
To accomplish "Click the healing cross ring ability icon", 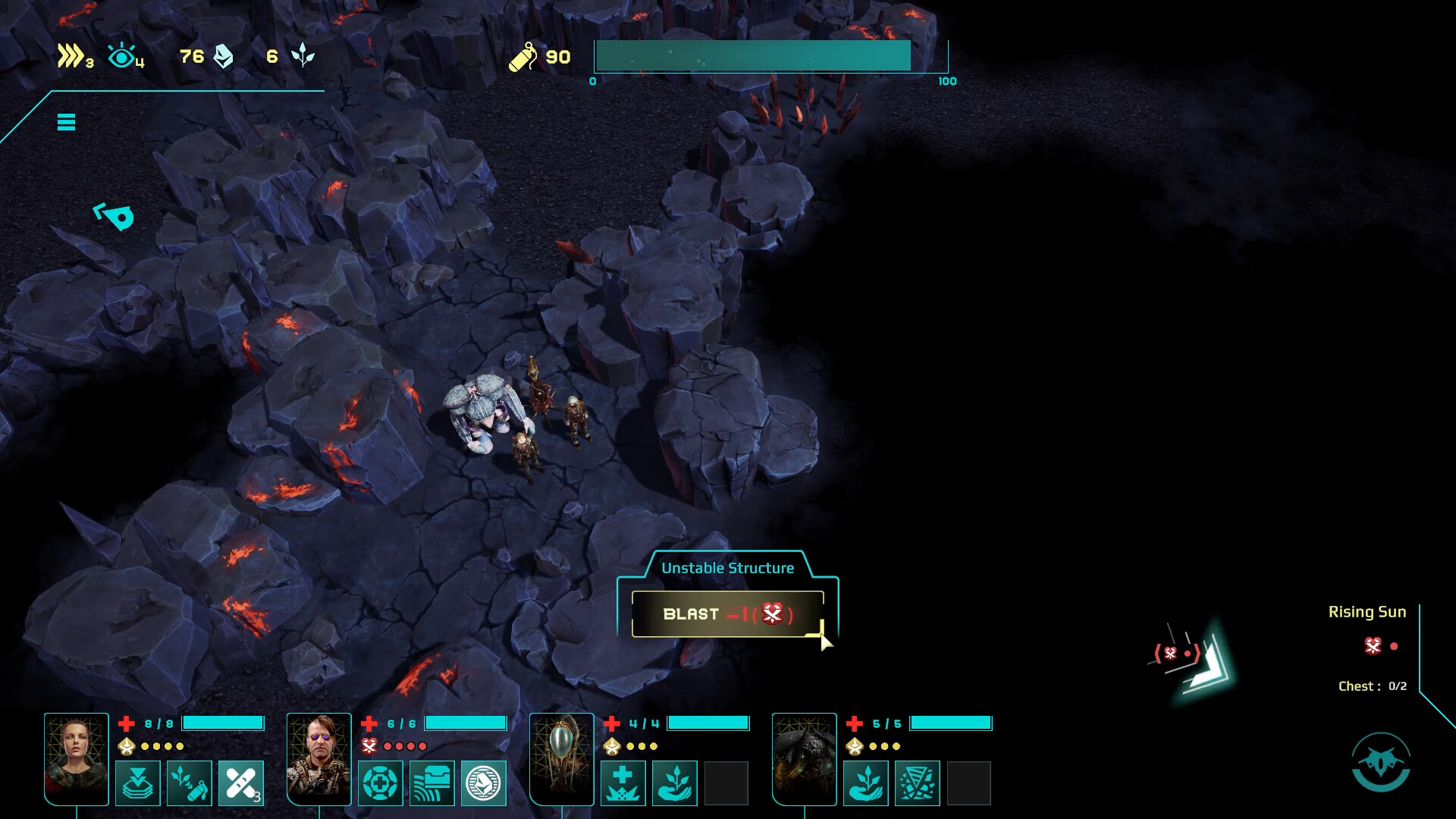I will pyautogui.click(x=380, y=783).
